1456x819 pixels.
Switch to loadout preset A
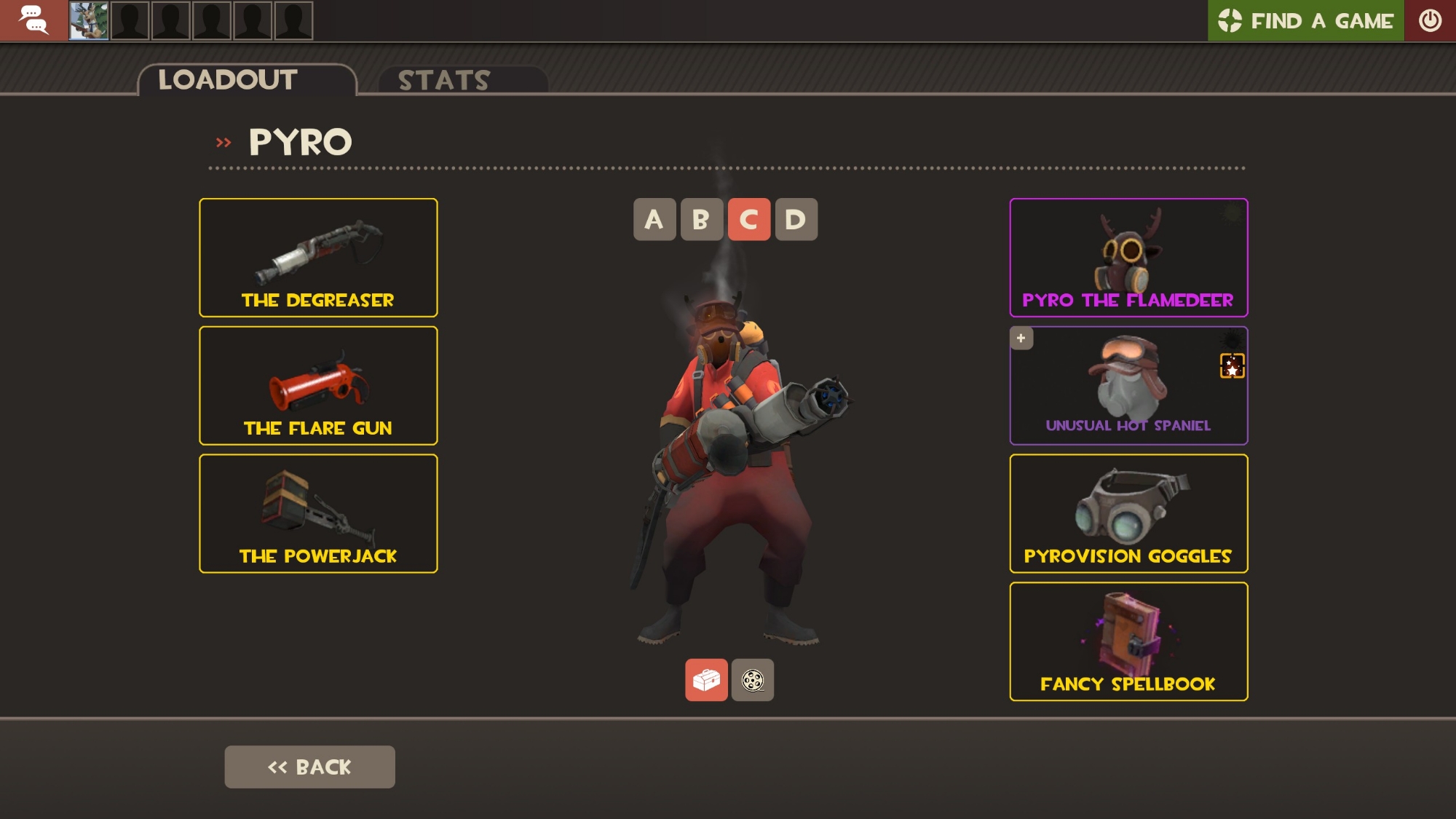[654, 220]
